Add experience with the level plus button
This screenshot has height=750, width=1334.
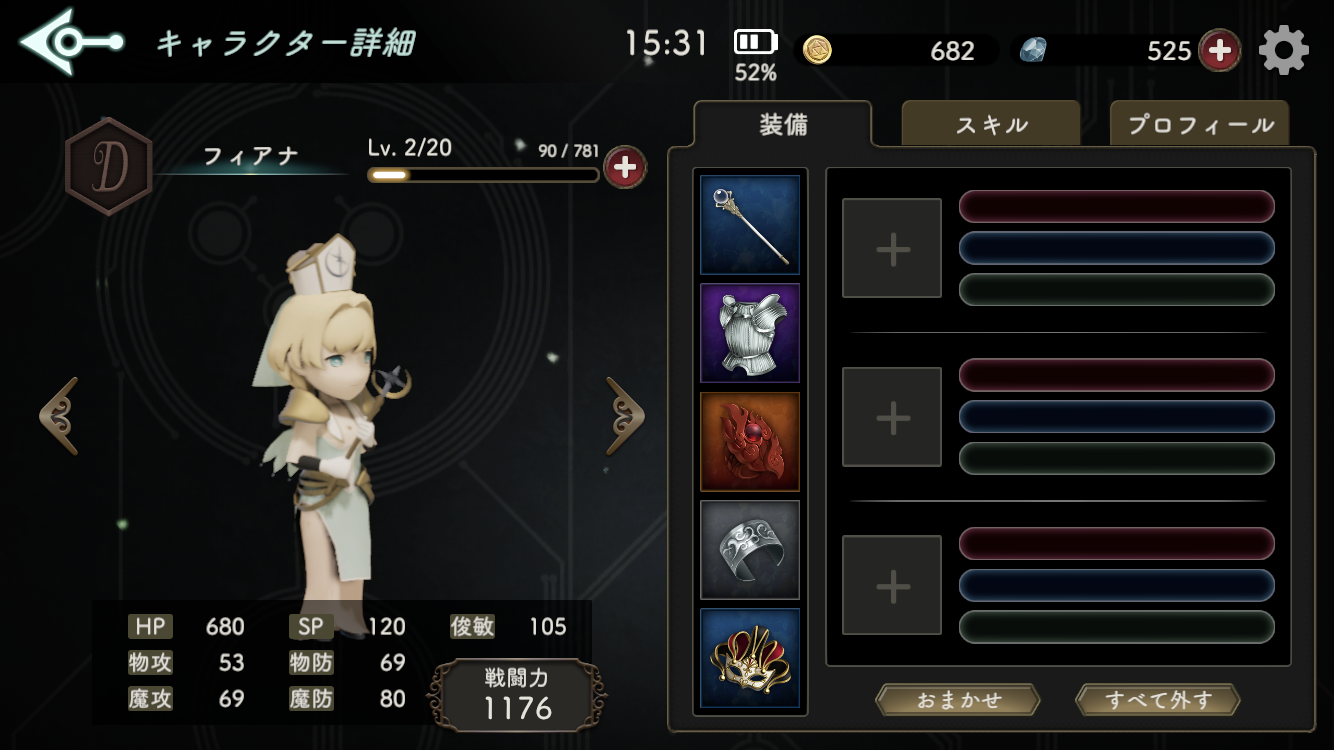[625, 167]
